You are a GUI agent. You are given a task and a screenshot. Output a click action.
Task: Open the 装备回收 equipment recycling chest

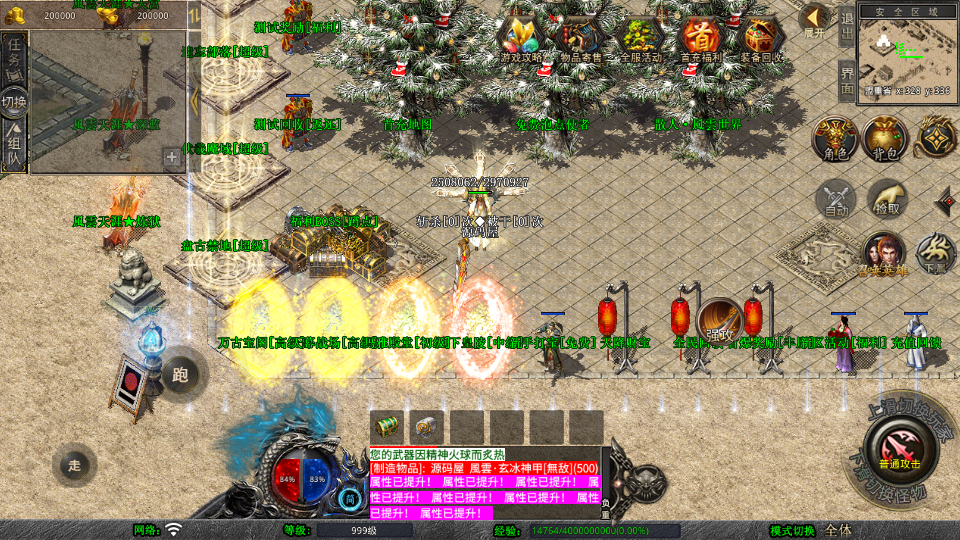tap(764, 39)
